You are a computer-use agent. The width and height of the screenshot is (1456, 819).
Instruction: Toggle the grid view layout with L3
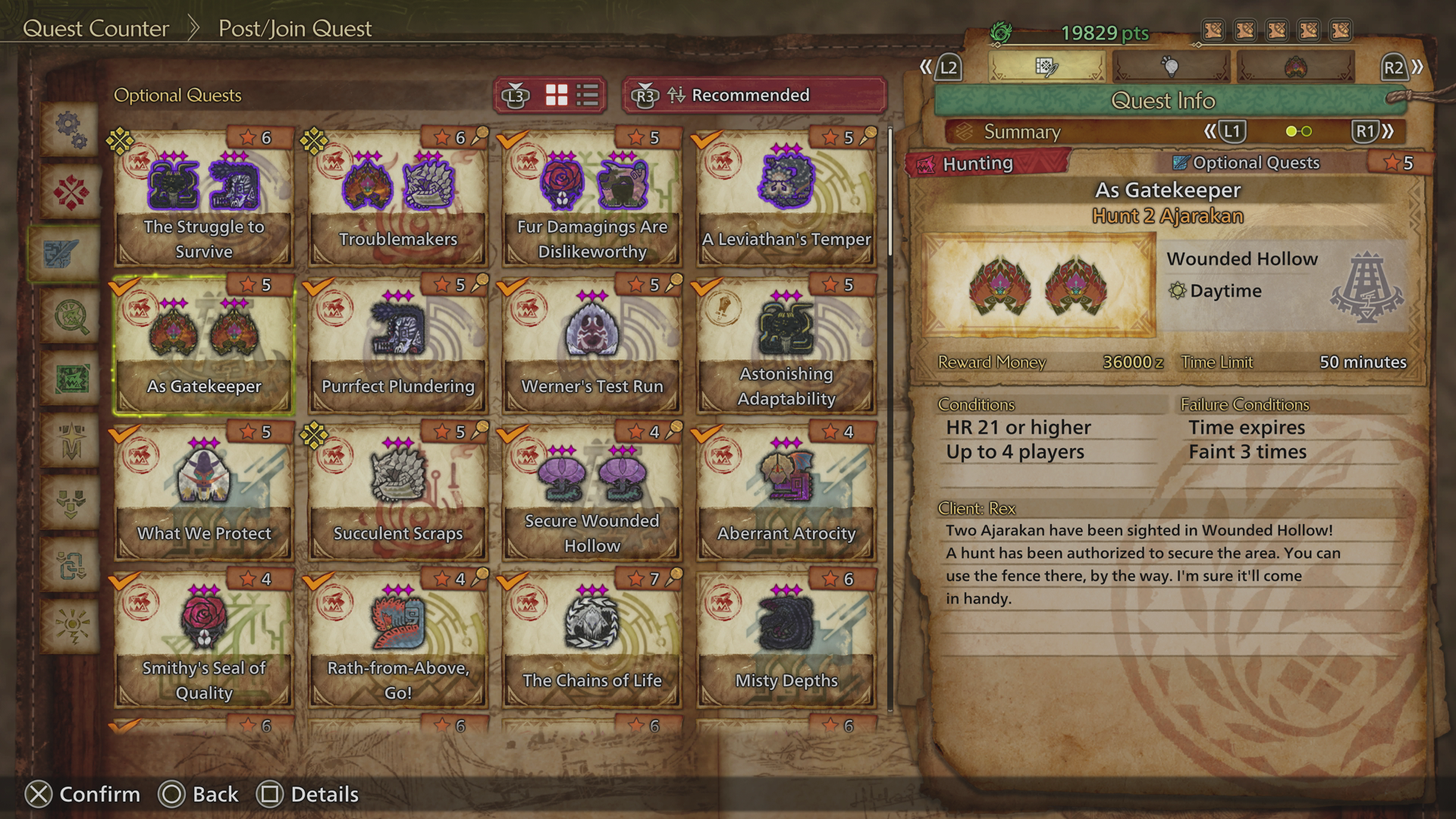pyautogui.click(x=557, y=95)
